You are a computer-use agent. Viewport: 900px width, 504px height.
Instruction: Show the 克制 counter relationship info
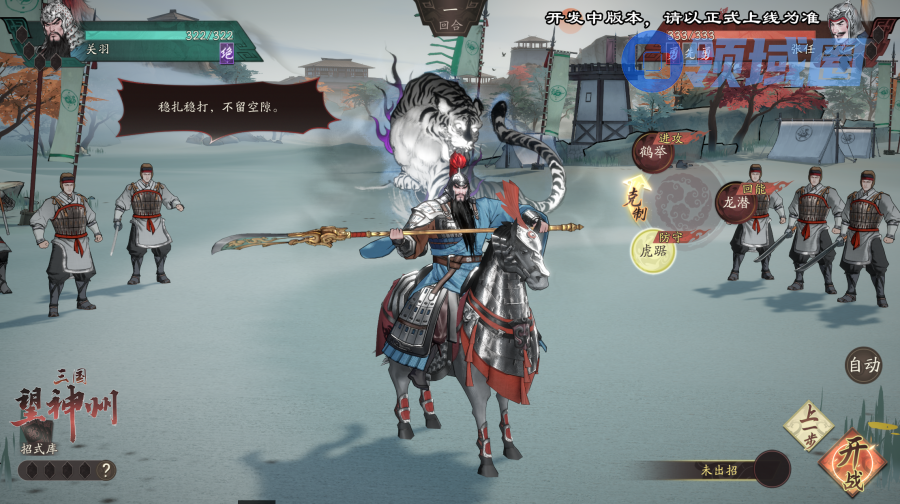635,201
